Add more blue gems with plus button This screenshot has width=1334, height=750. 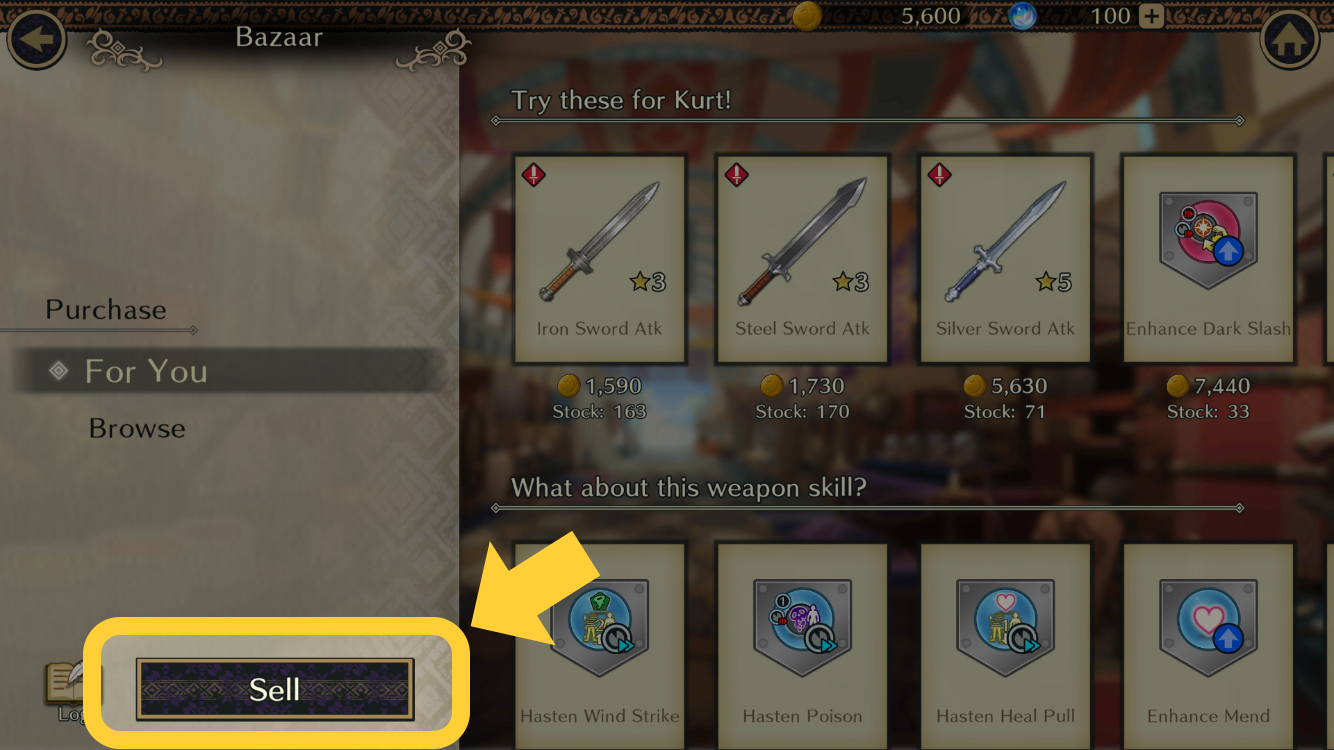point(1152,16)
